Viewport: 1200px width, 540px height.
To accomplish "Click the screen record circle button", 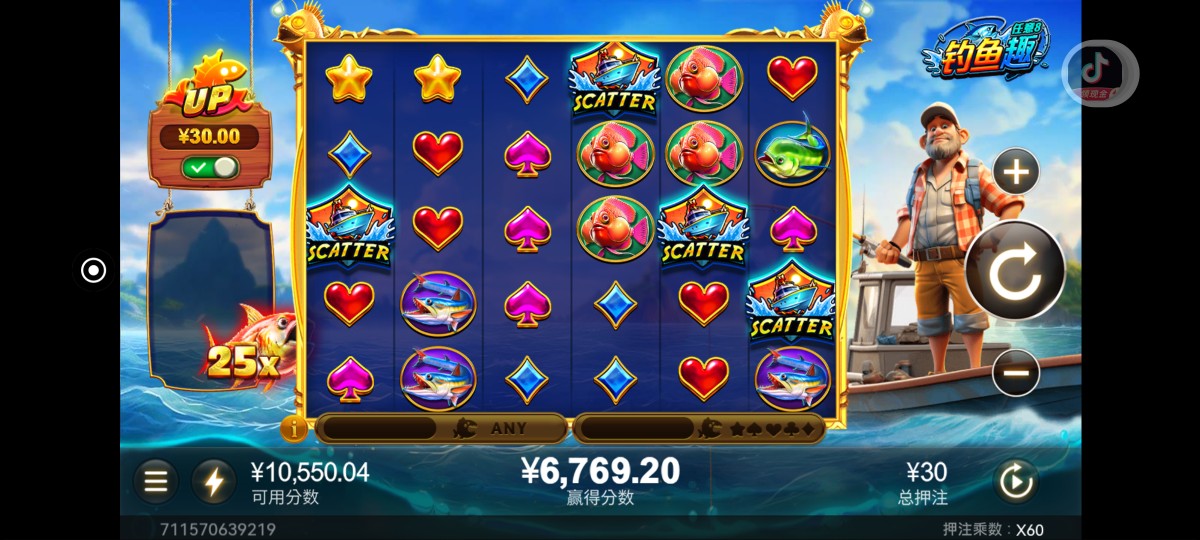I will point(94,270).
